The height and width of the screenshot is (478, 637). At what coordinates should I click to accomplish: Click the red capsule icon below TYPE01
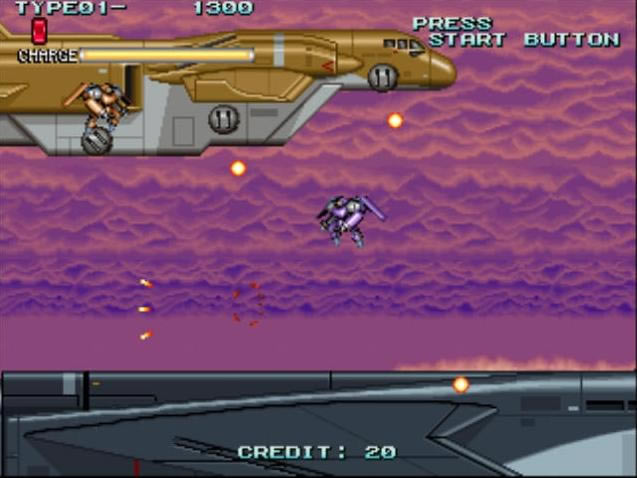(x=39, y=30)
